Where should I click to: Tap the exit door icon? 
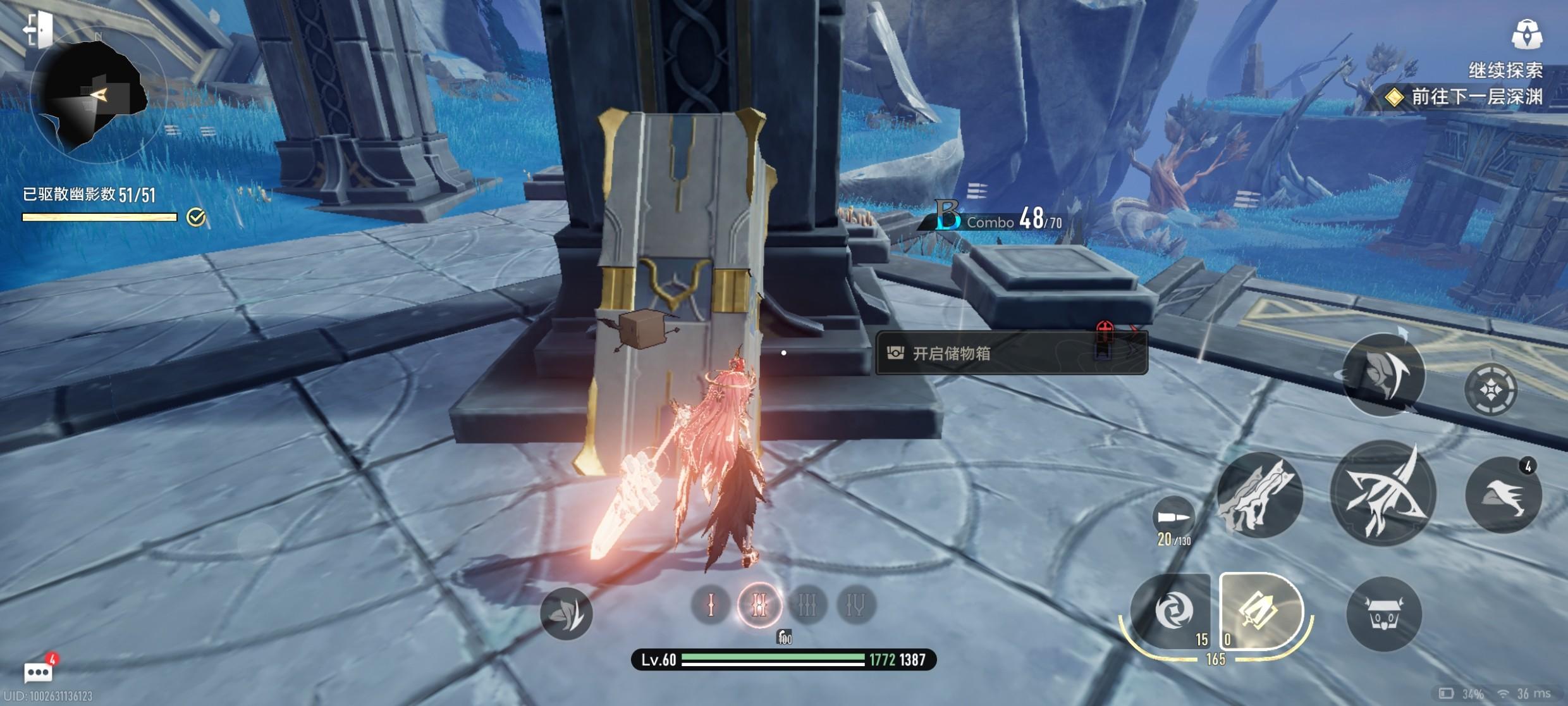[38, 29]
